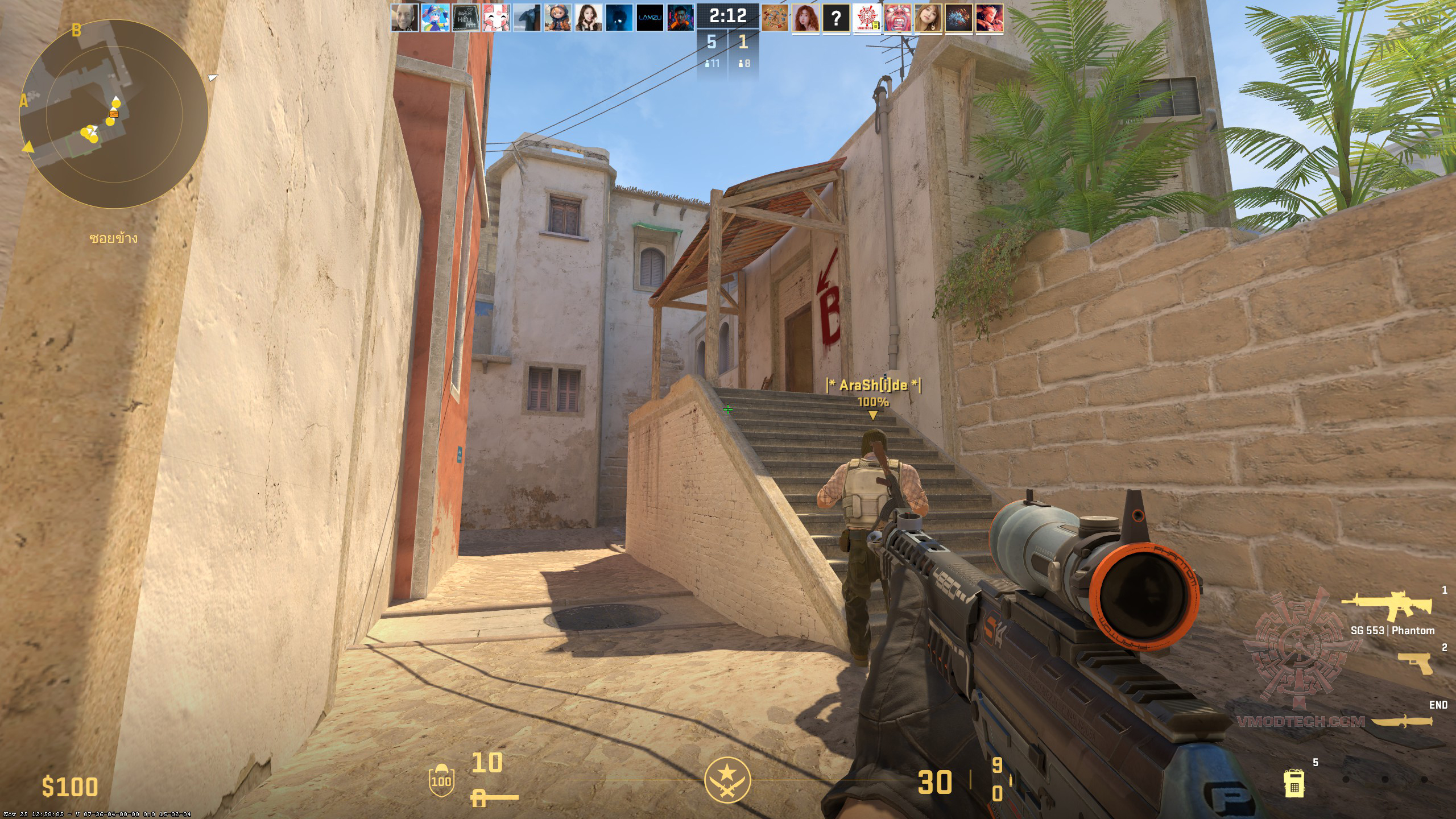
Task: Equip the knife from the weapon list
Action: tap(1401, 721)
